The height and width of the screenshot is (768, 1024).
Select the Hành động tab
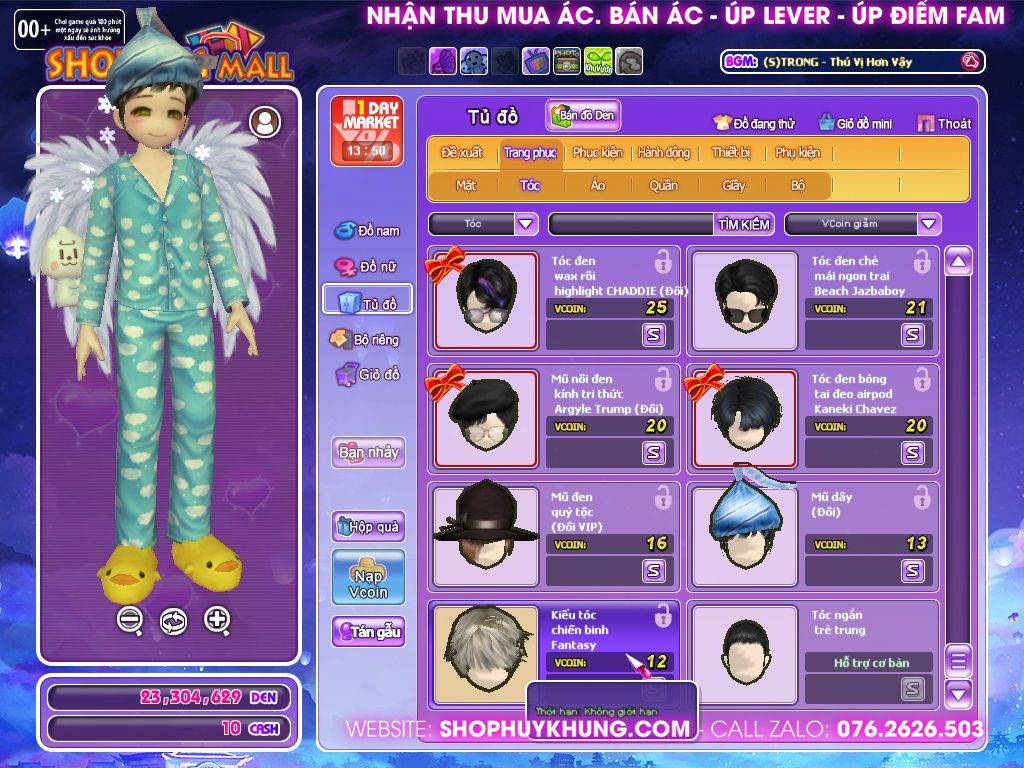pos(664,153)
